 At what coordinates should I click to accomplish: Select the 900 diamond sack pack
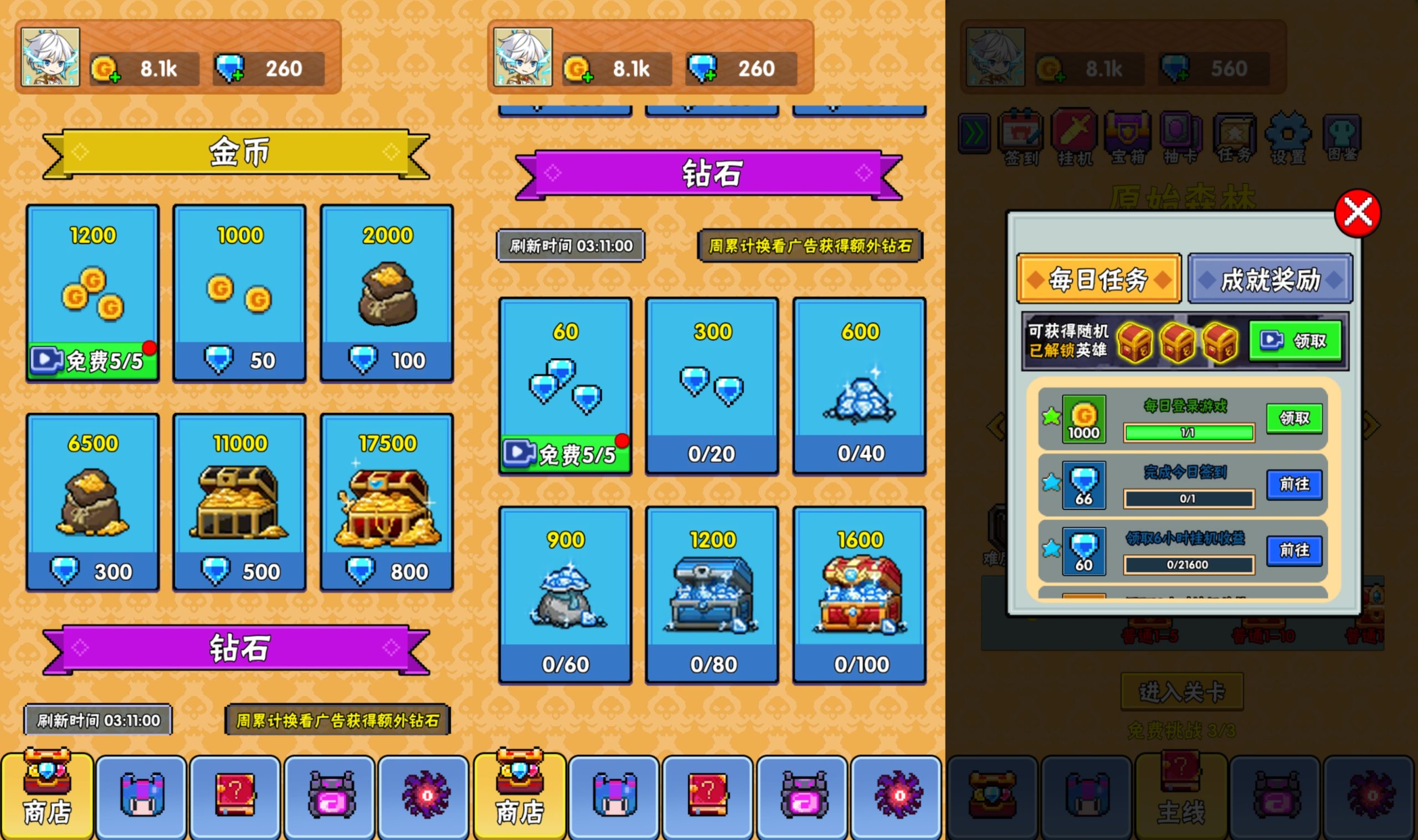point(565,595)
